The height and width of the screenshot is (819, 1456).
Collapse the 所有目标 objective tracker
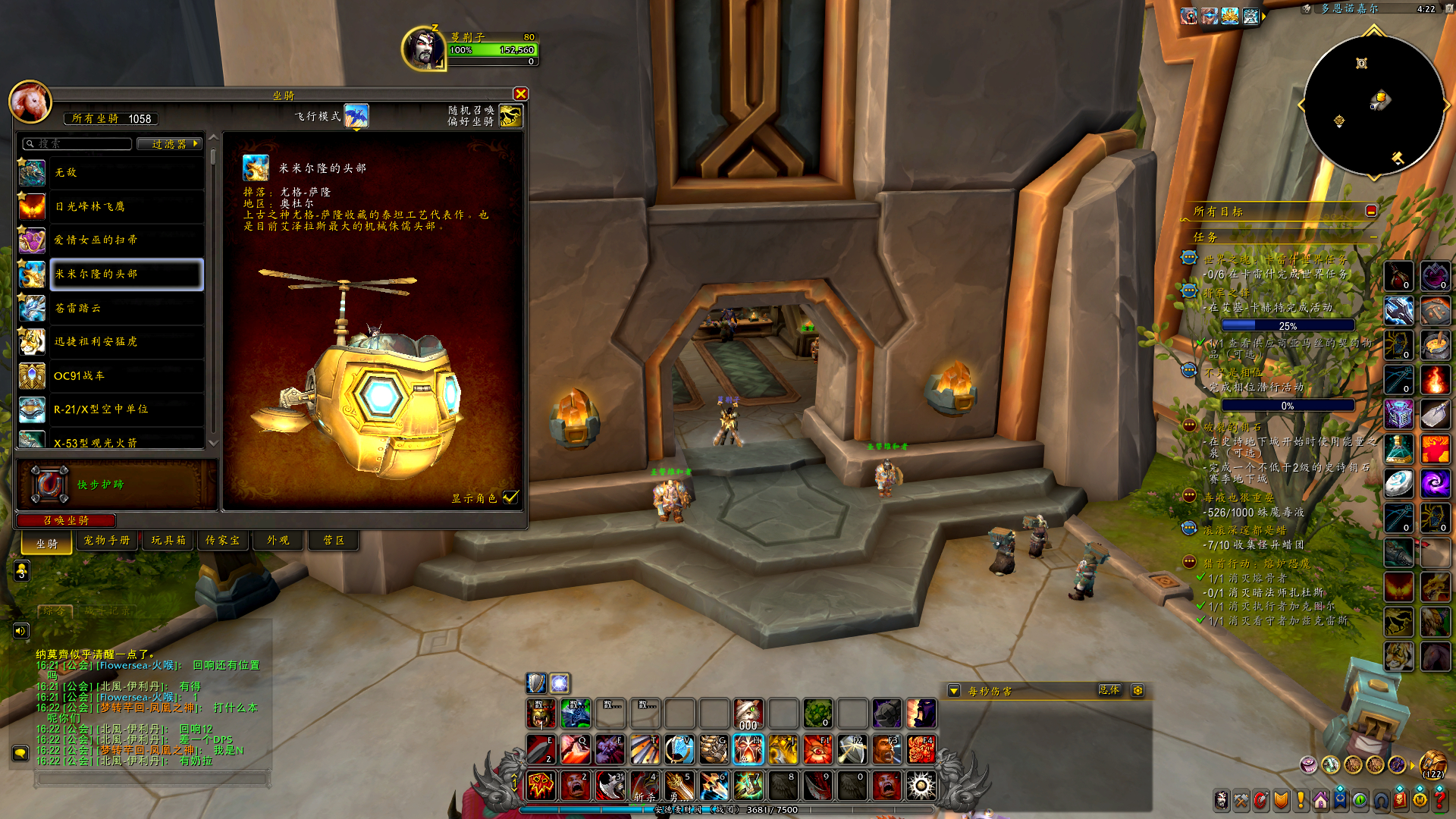(1371, 212)
